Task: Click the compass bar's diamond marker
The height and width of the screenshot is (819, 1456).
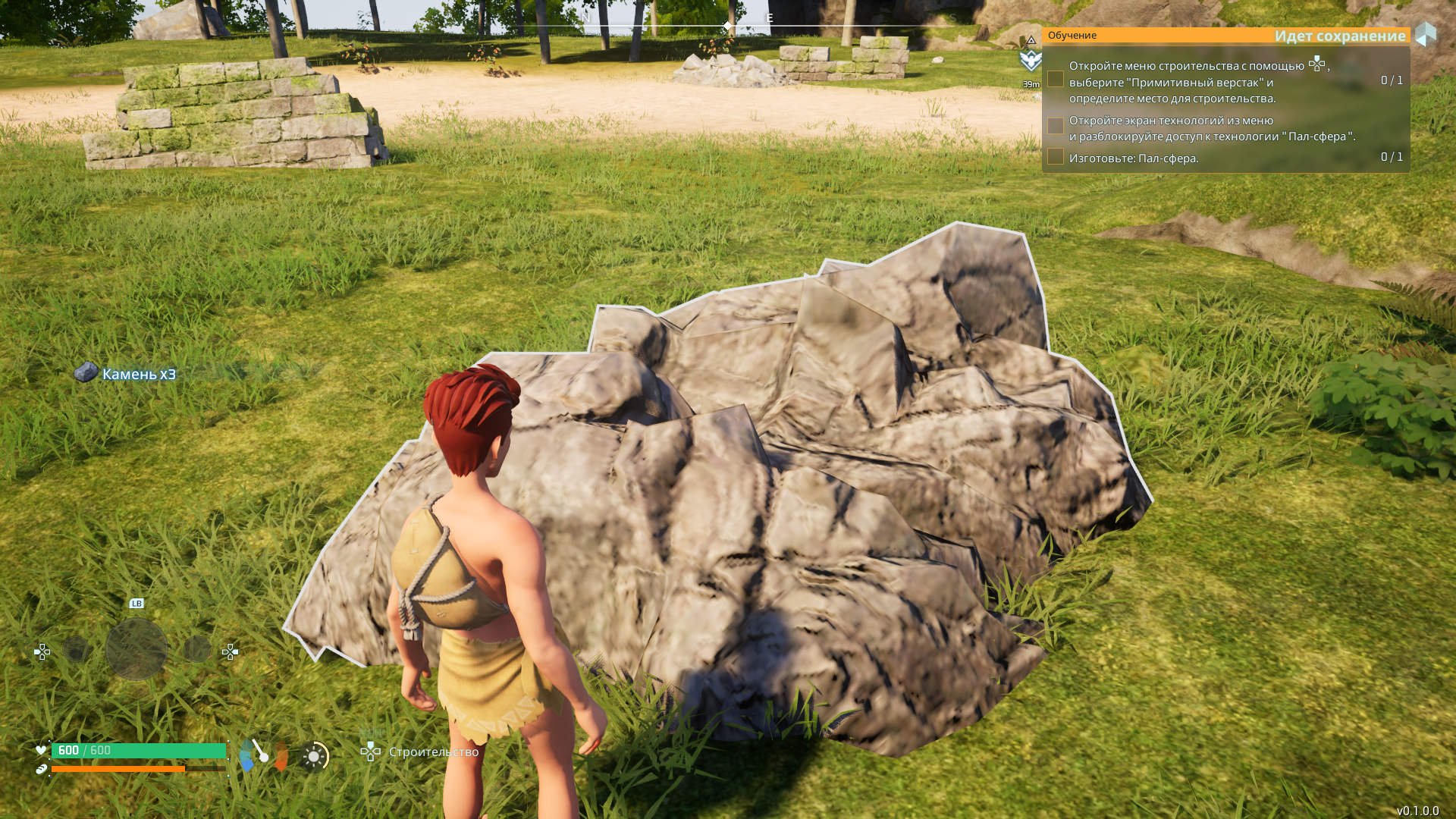Action: pyautogui.click(x=727, y=27)
